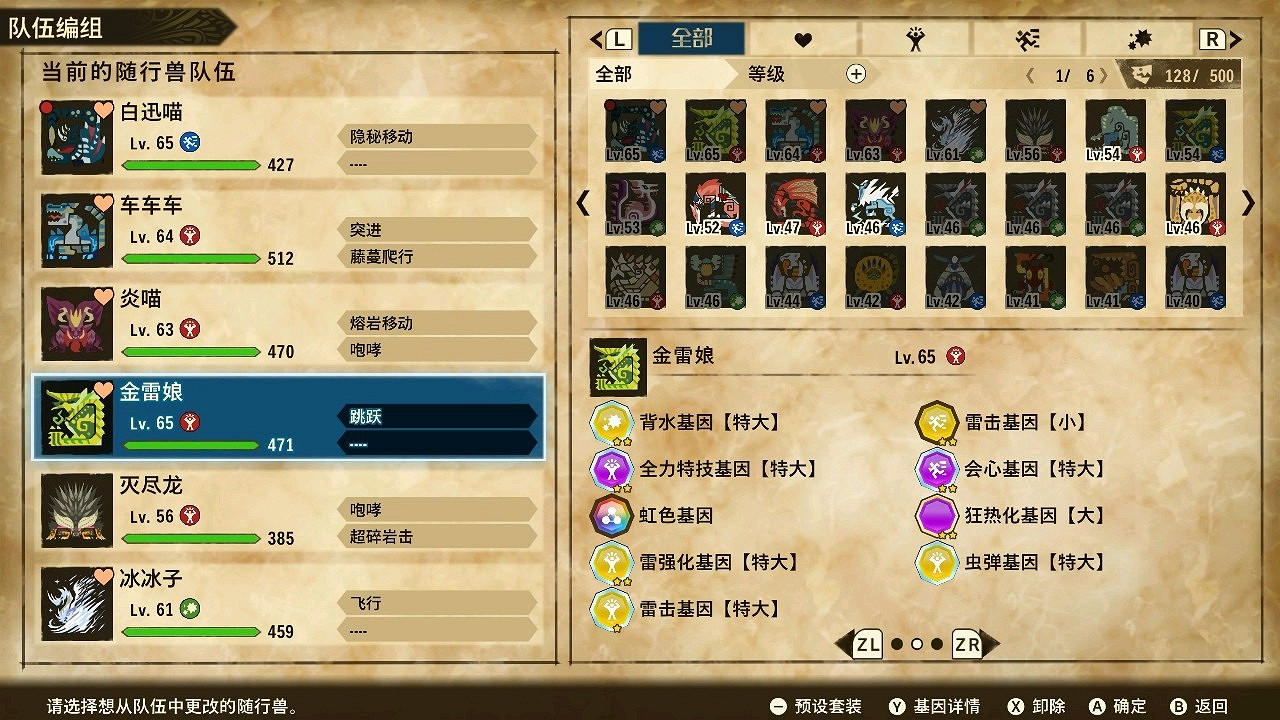Click the 狂热化基因【大】 purple gene icon

(937, 516)
